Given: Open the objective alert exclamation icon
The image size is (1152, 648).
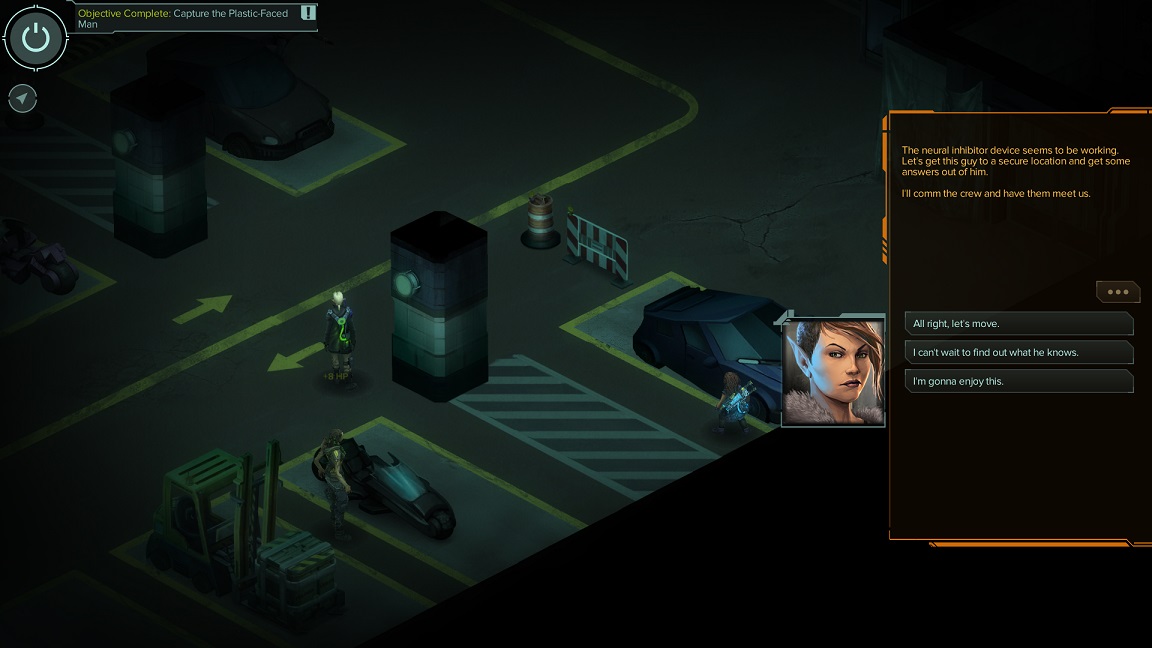Looking at the screenshot, I should [308, 13].
